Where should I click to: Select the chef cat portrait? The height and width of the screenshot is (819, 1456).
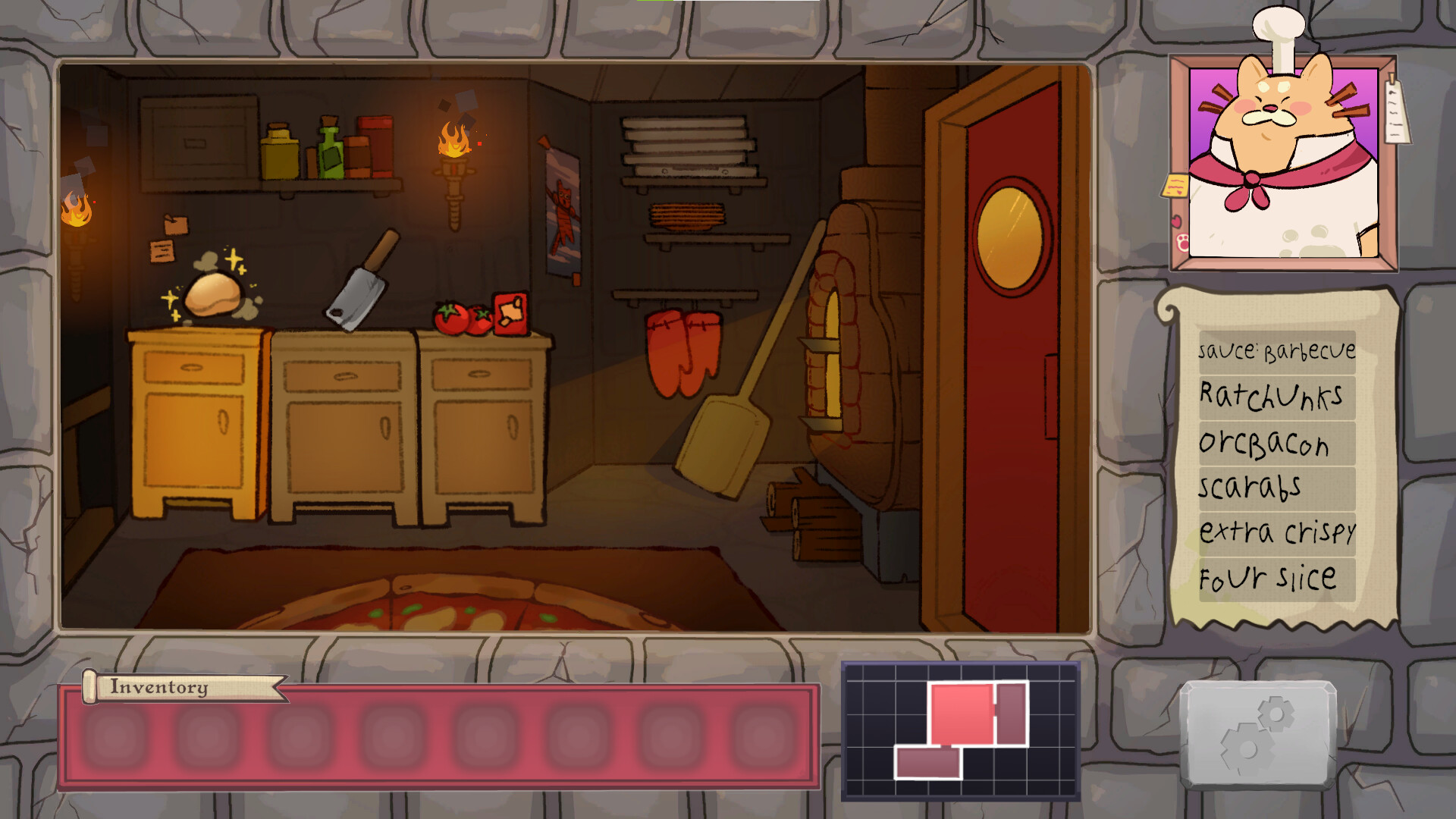pos(1282,163)
